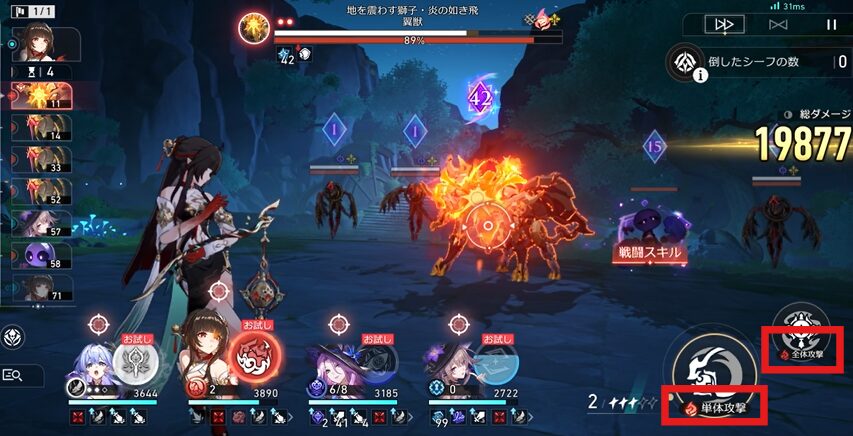Open the round emblem button above magnifier

tap(15, 337)
